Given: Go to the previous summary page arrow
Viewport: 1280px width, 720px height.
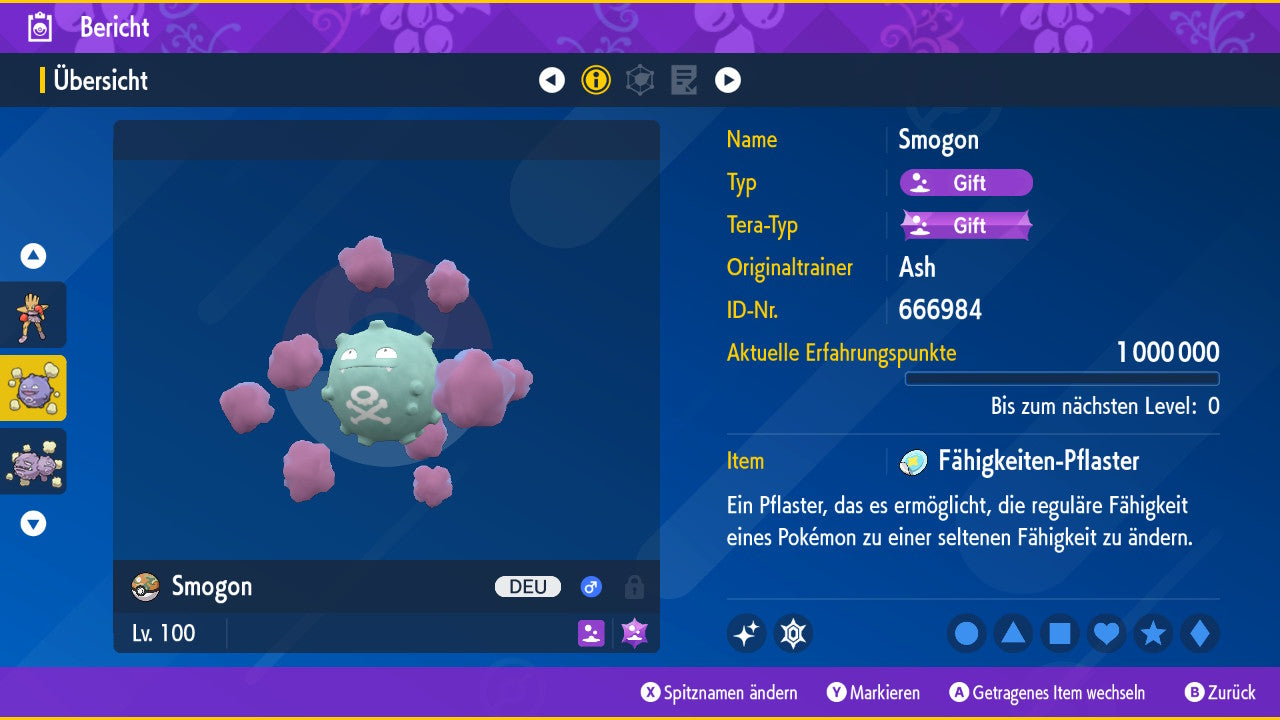Looking at the screenshot, I should coord(552,80).
